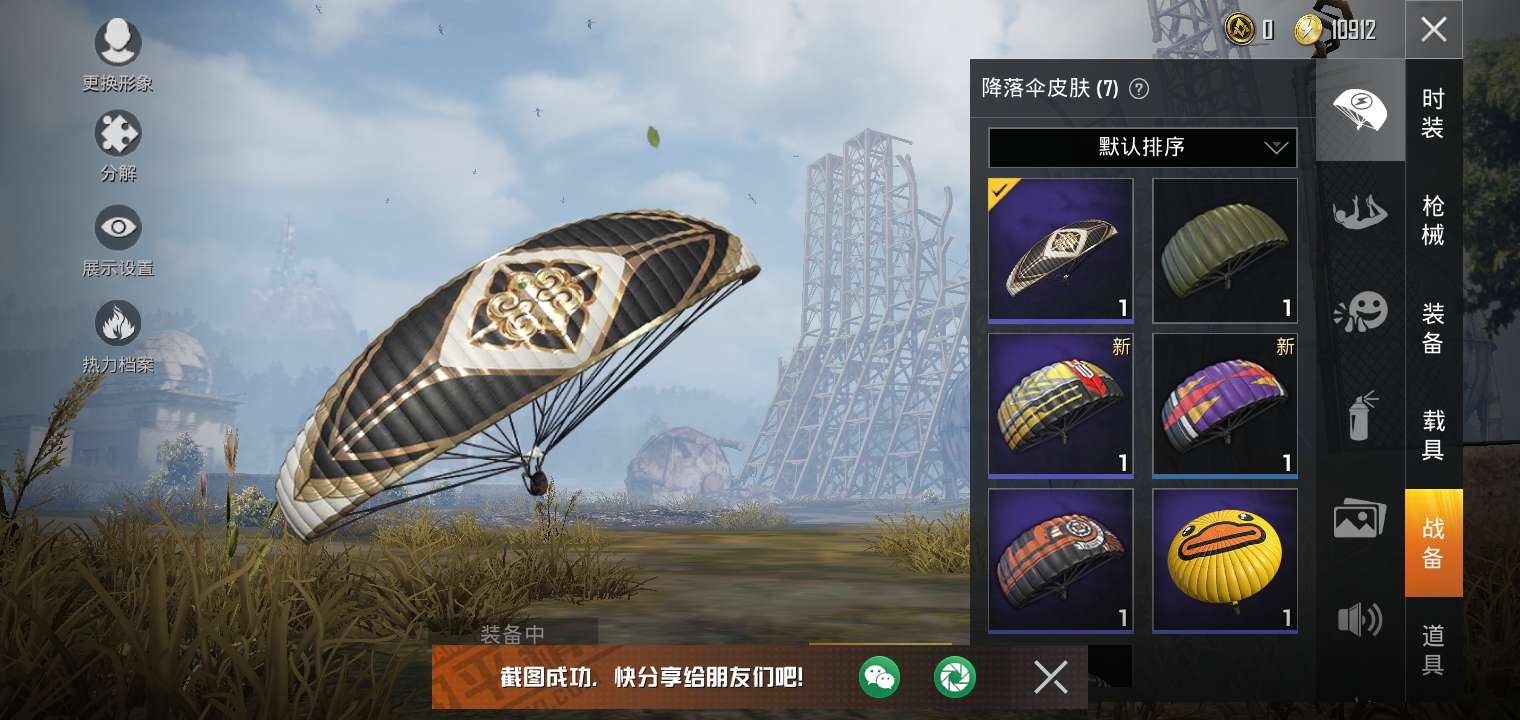Open the 热力档案 flame profile
Image resolution: width=1520 pixels, height=720 pixels.
[118, 323]
